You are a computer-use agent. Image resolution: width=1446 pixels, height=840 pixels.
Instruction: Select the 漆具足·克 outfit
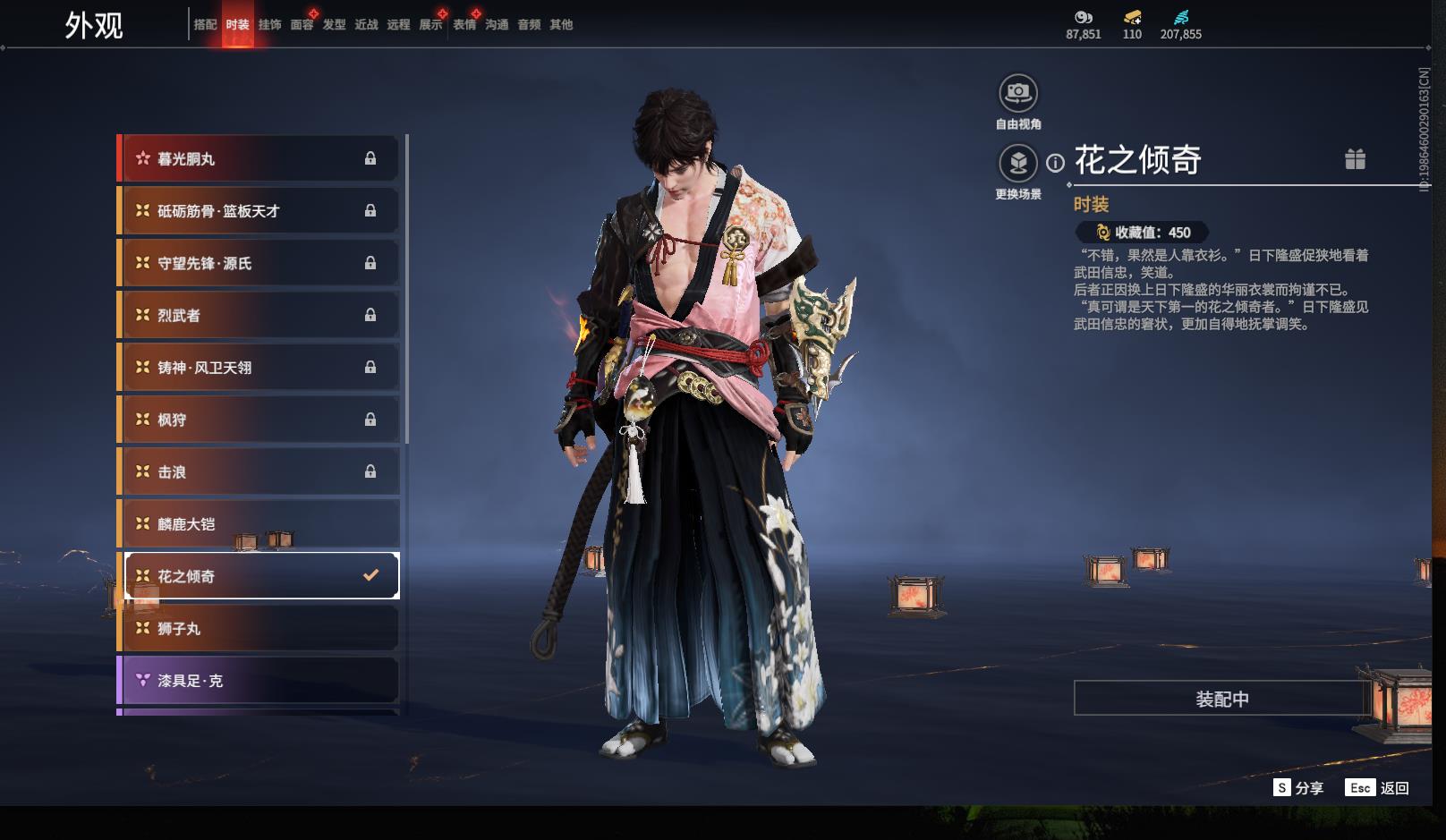(x=259, y=681)
